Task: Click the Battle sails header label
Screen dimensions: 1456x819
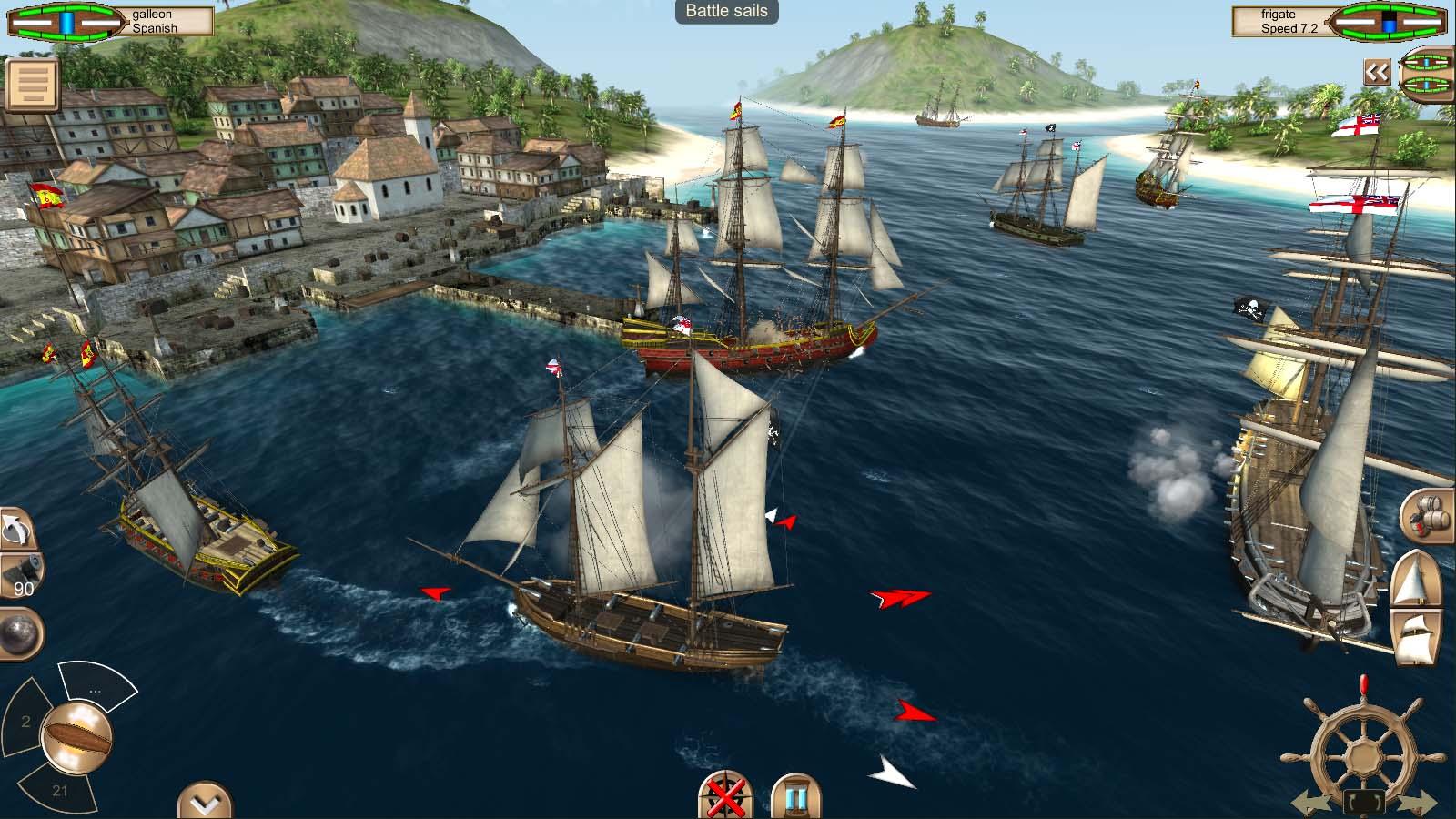Action: click(x=727, y=13)
